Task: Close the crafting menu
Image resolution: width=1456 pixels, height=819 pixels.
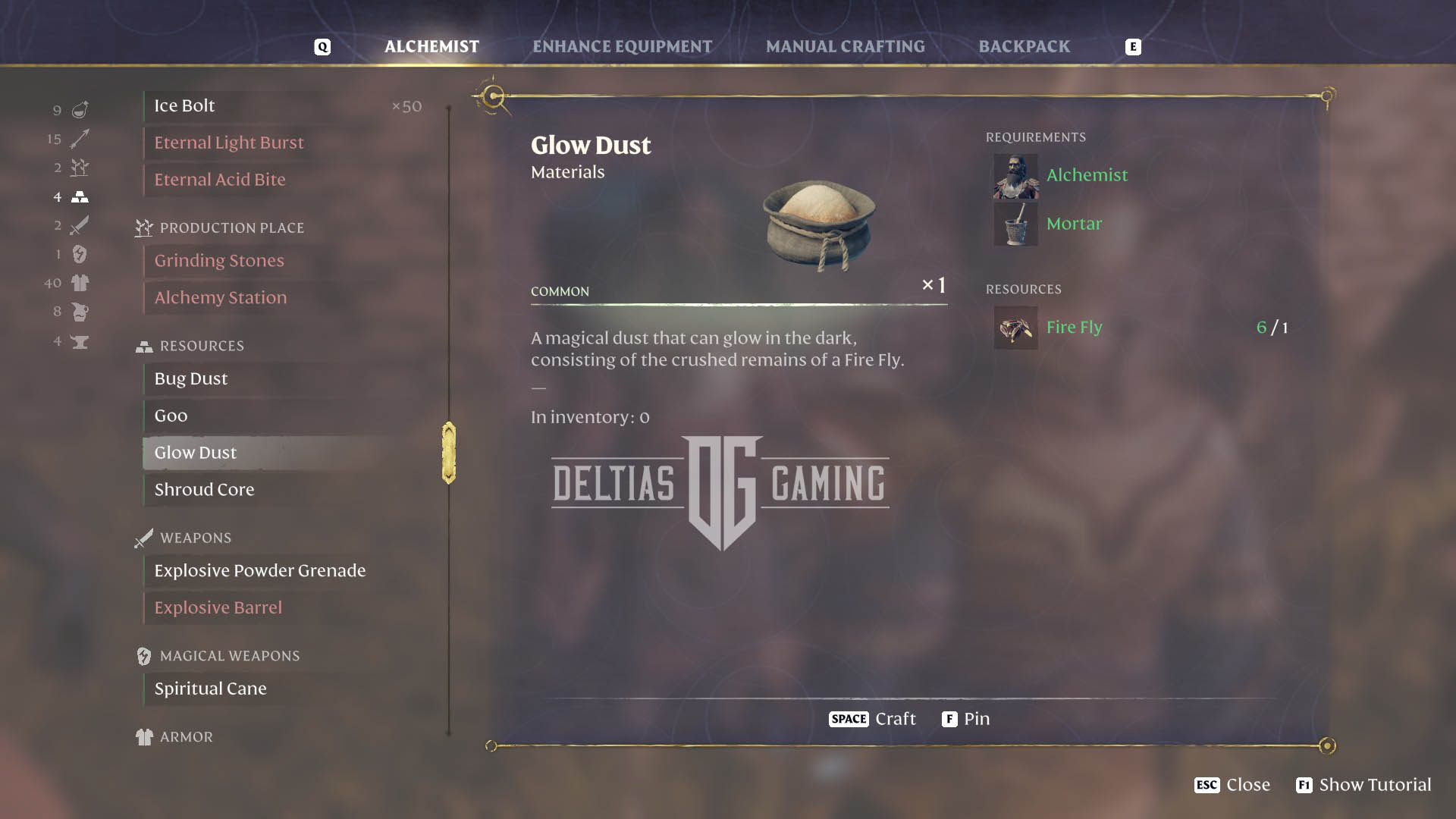Action: 1232,785
